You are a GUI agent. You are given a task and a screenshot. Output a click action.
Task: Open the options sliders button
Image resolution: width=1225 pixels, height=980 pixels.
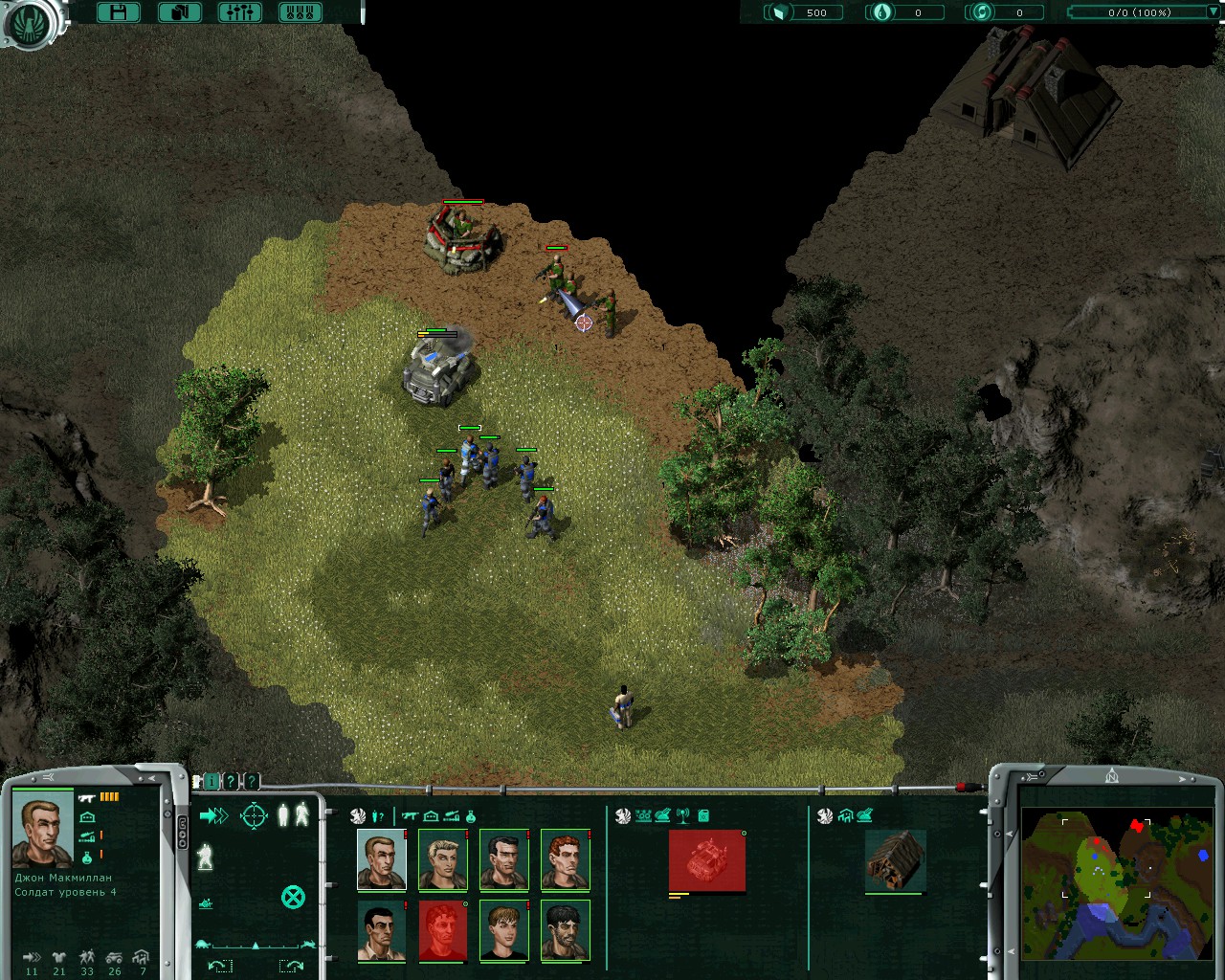239,12
